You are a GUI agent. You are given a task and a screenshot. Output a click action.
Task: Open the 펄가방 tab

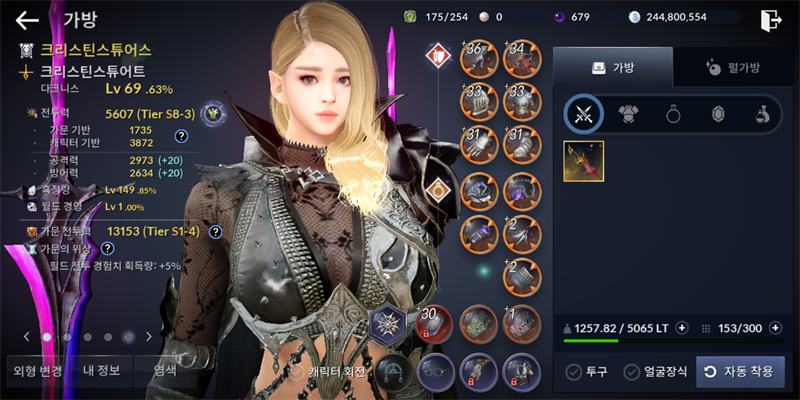[x=735, y=67]
